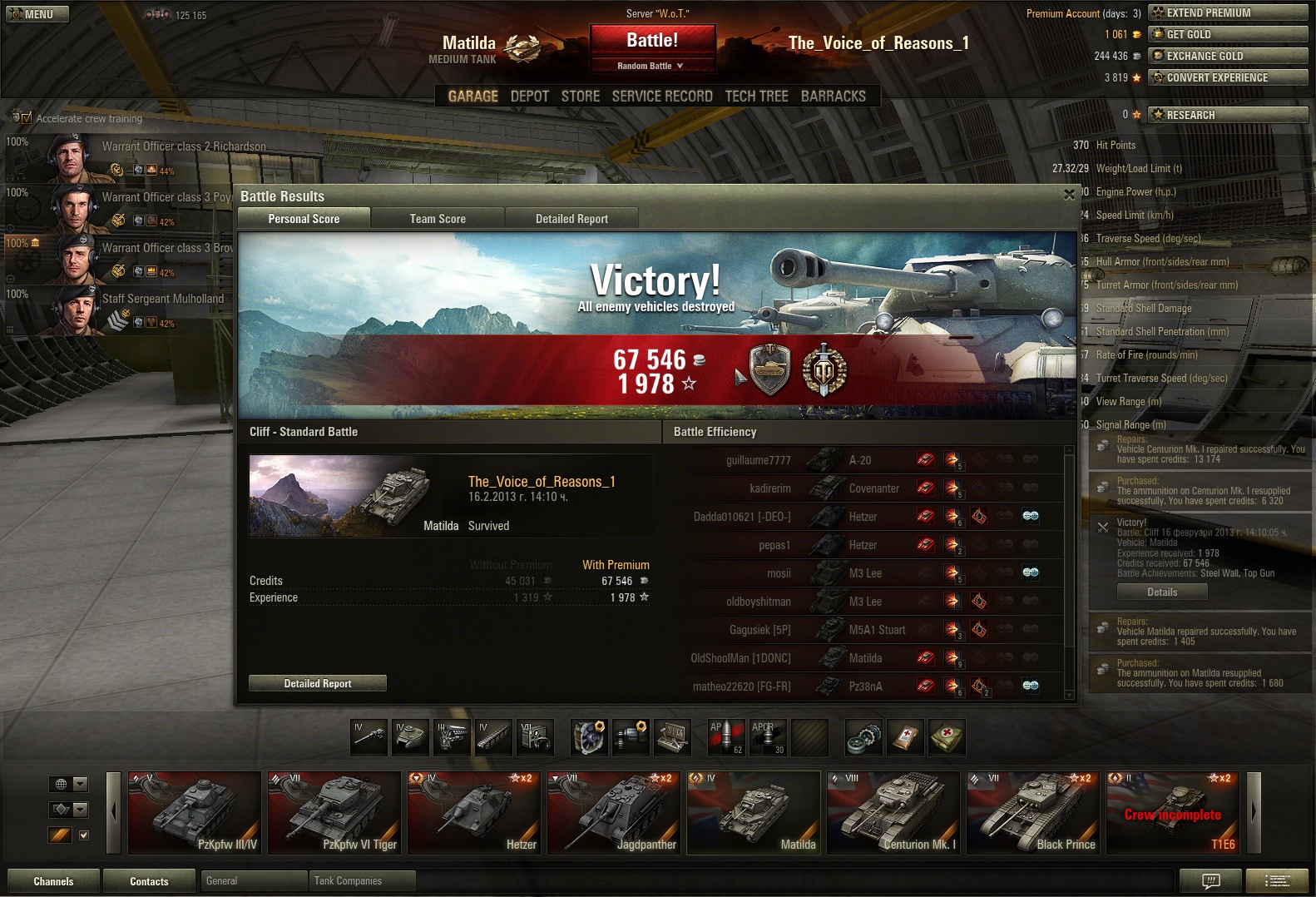Open the Contacts list

pyautogui.click(x=149, y=881)
